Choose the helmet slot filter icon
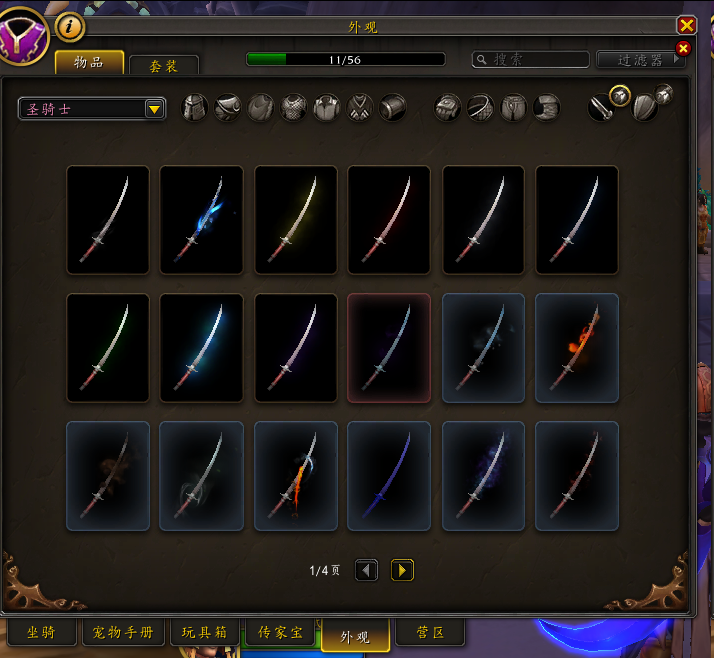Screen dimensions: 714x658 (194, 108)
